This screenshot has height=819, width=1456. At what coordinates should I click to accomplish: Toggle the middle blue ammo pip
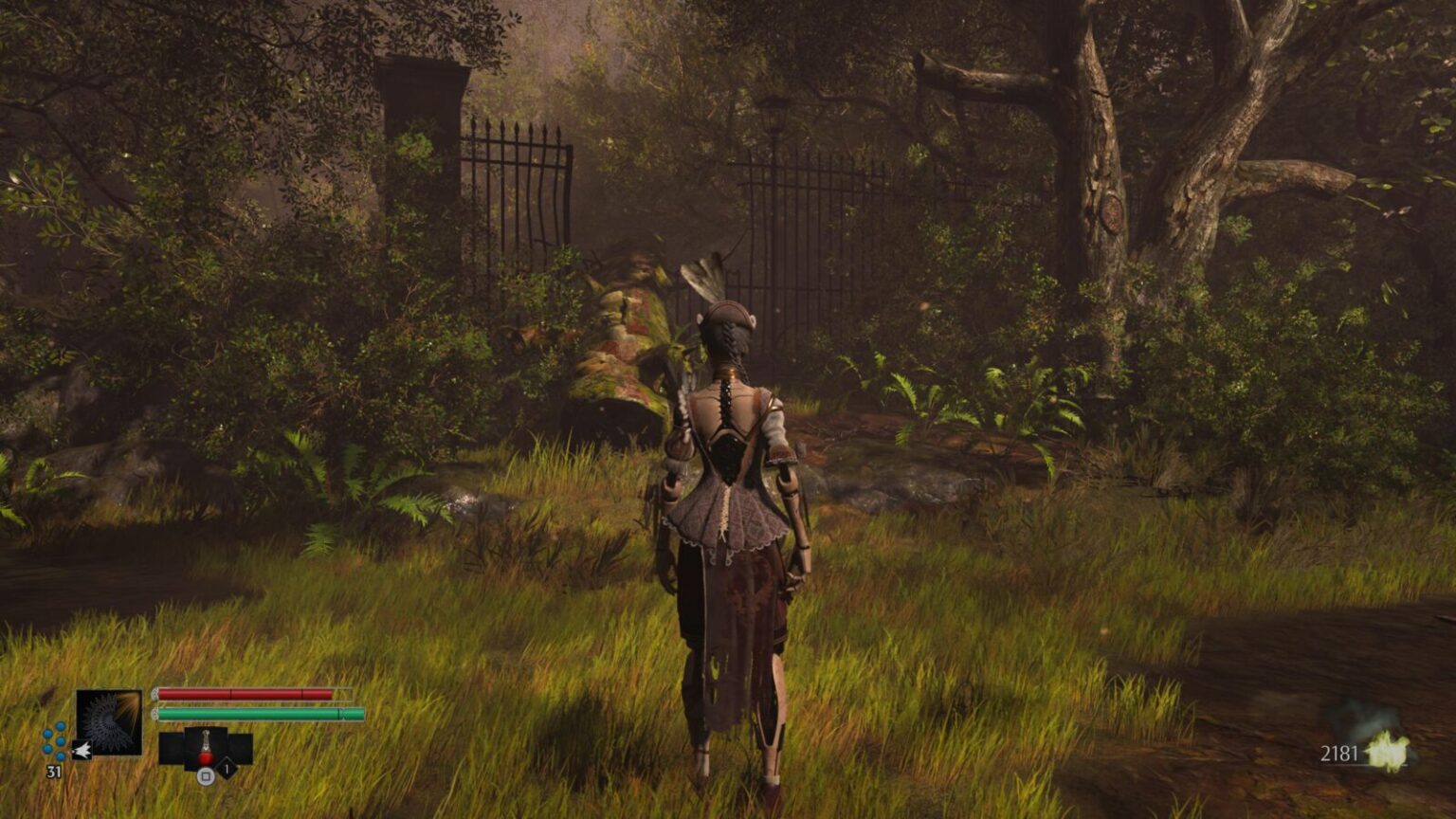(x=59, y=741)
